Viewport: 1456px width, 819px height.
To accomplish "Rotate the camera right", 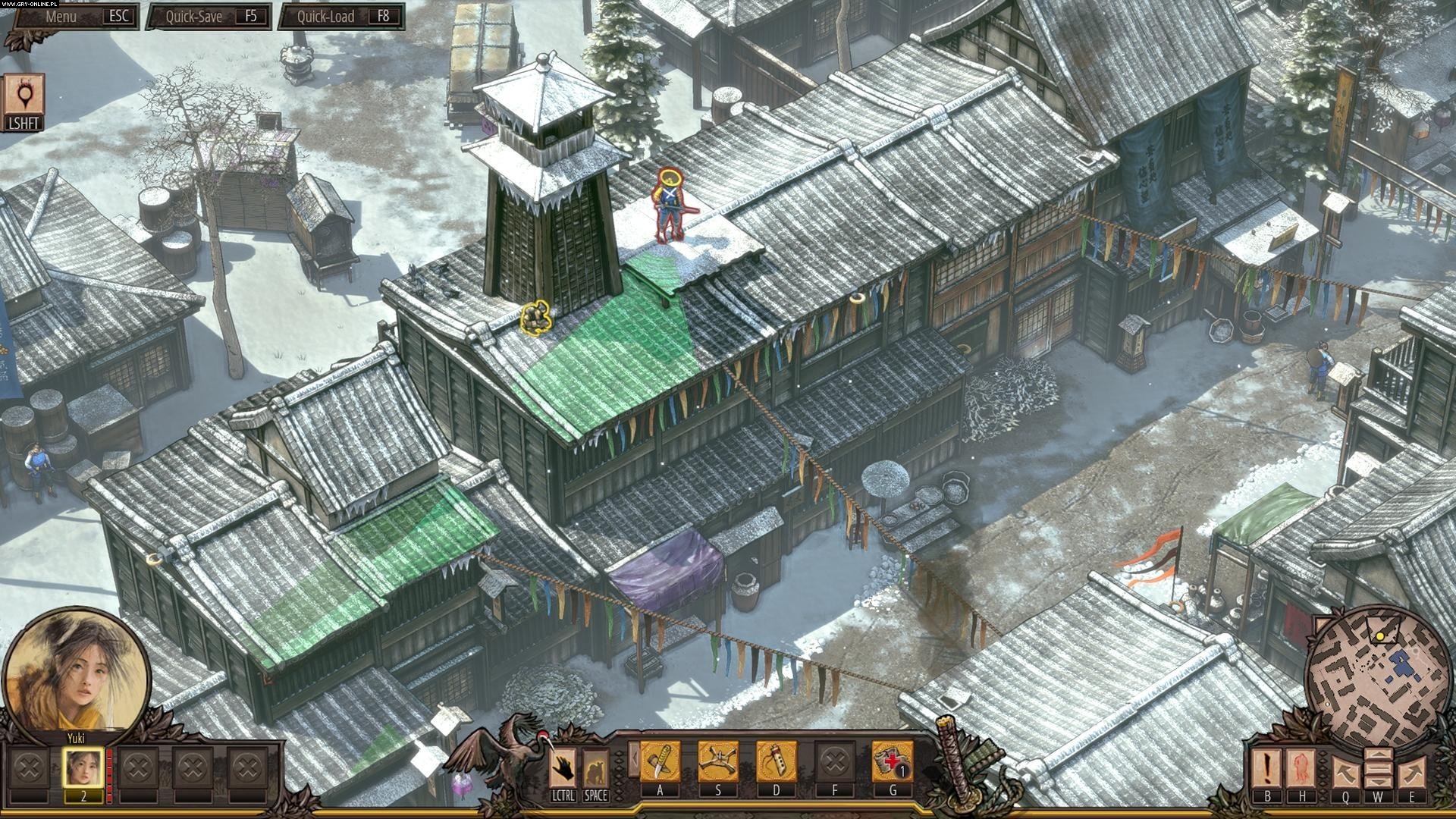I will (1412, 772).
